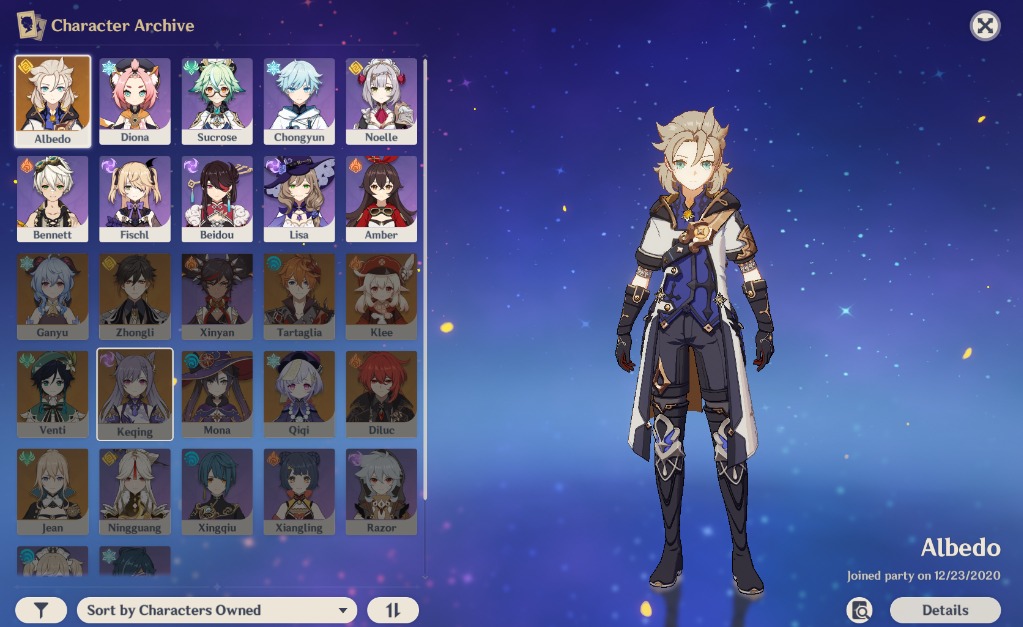Select the Bennett card
This screenshot has height=627, width=1023.
pyautogui.click(x=53, y=198)
